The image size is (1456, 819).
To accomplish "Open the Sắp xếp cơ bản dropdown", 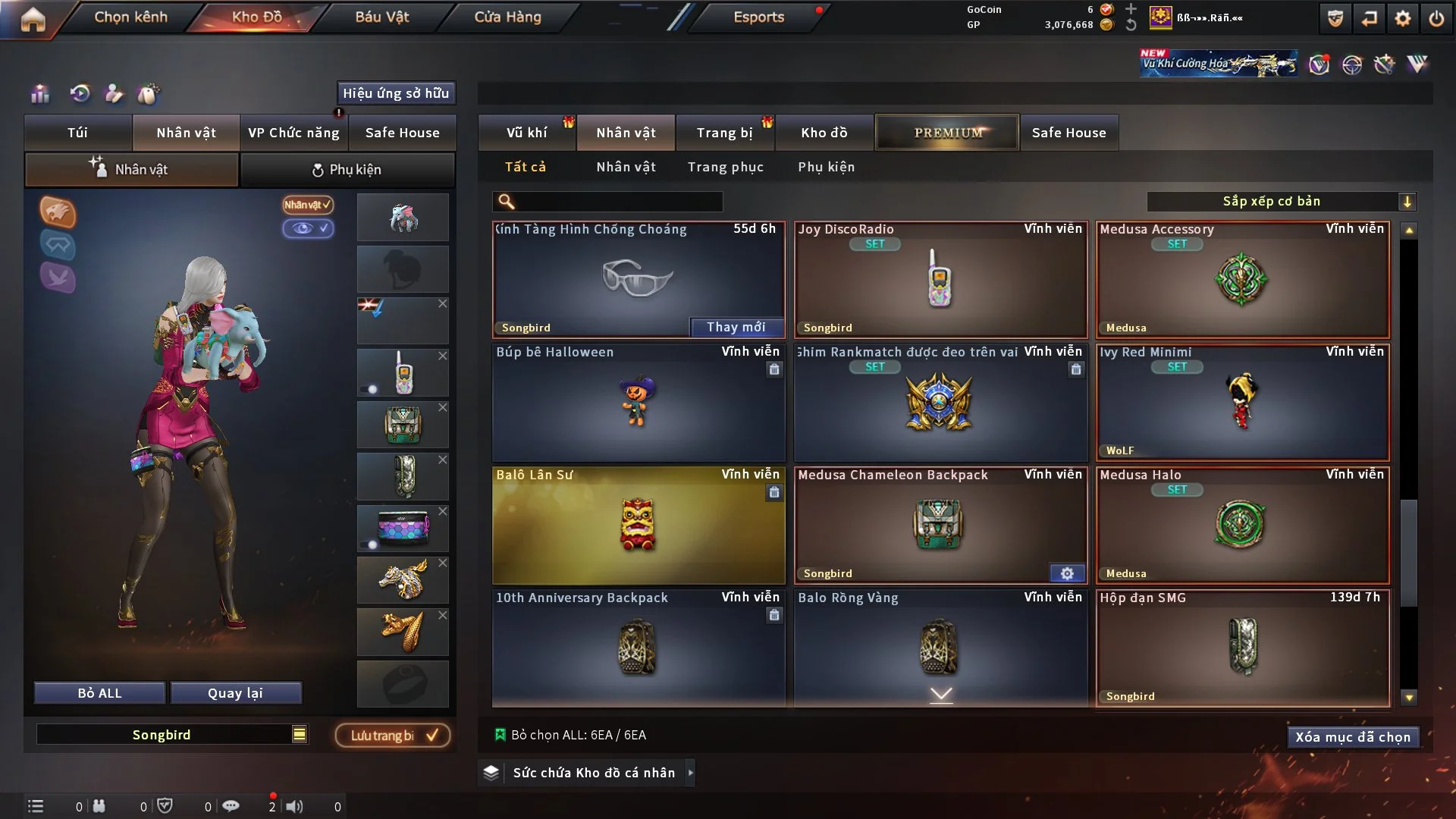I will point(1281,202).
